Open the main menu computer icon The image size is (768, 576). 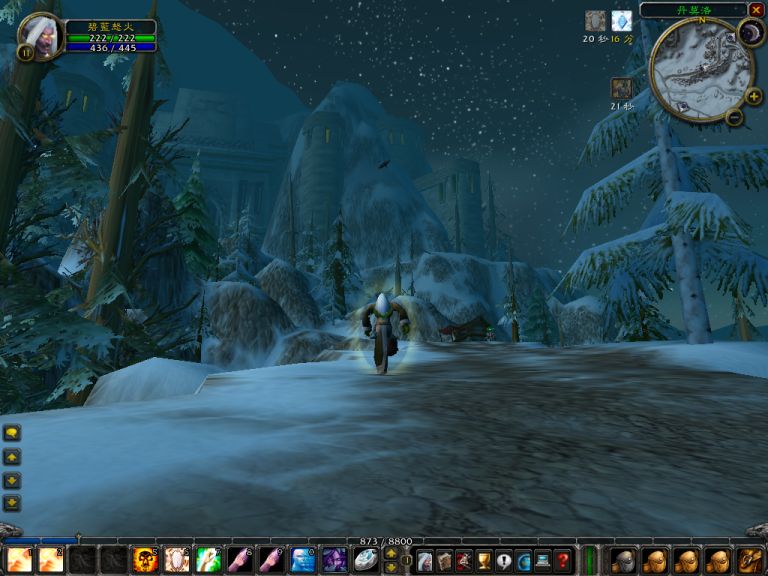pos(543,561)
